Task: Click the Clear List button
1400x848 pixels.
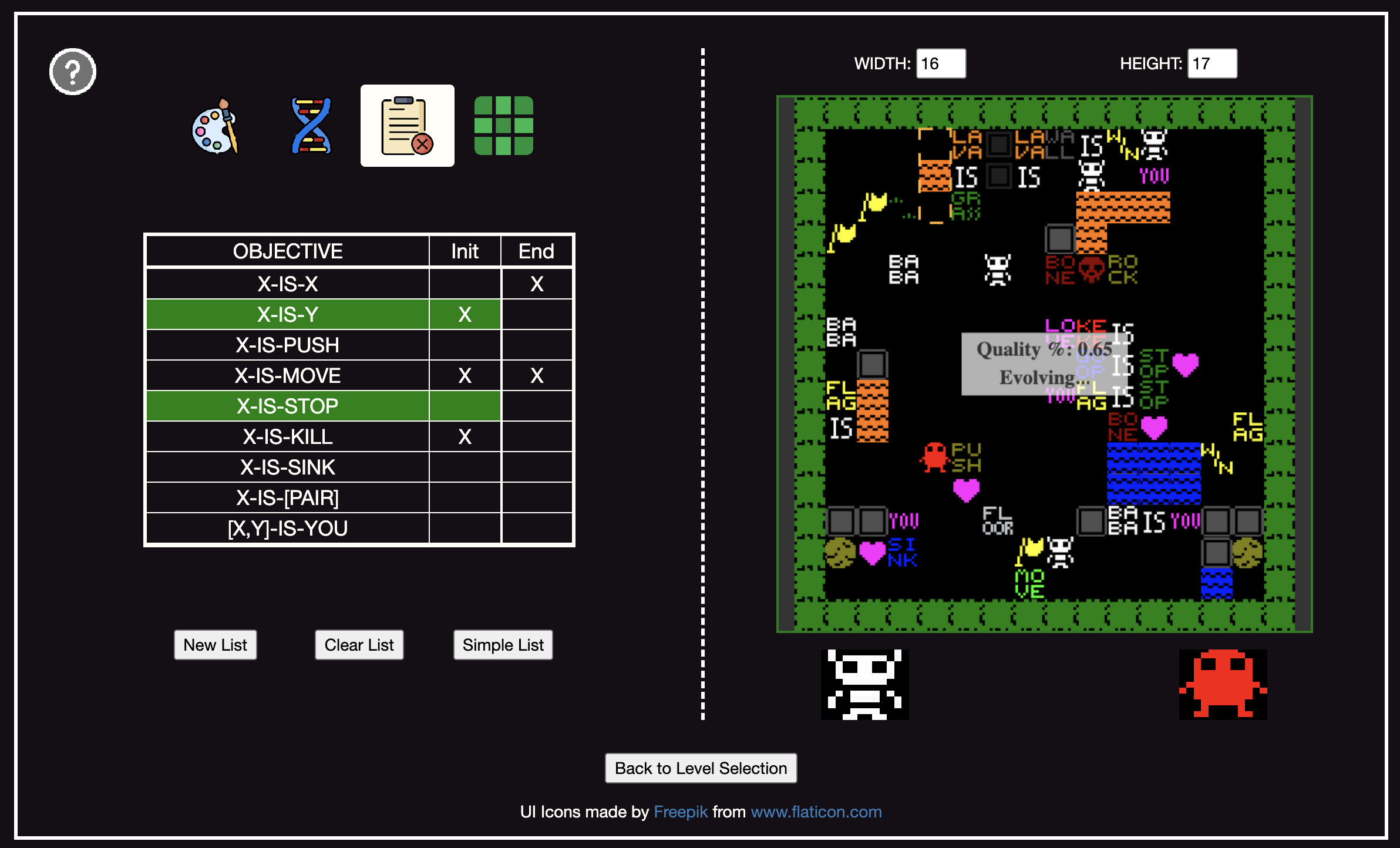Action: (x=359, y=645)
